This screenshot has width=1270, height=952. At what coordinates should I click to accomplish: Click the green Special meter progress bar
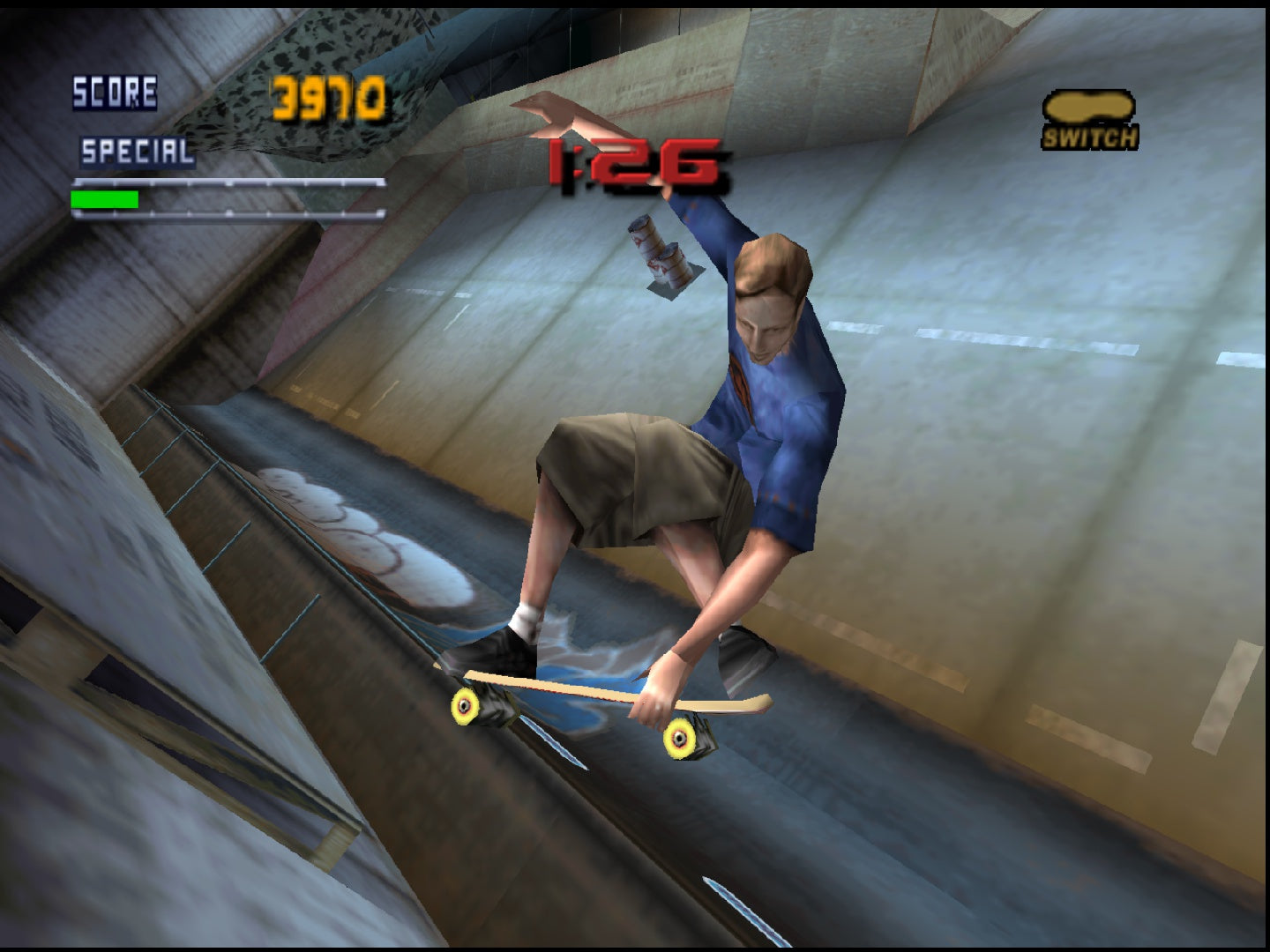[x=104, y=198]
